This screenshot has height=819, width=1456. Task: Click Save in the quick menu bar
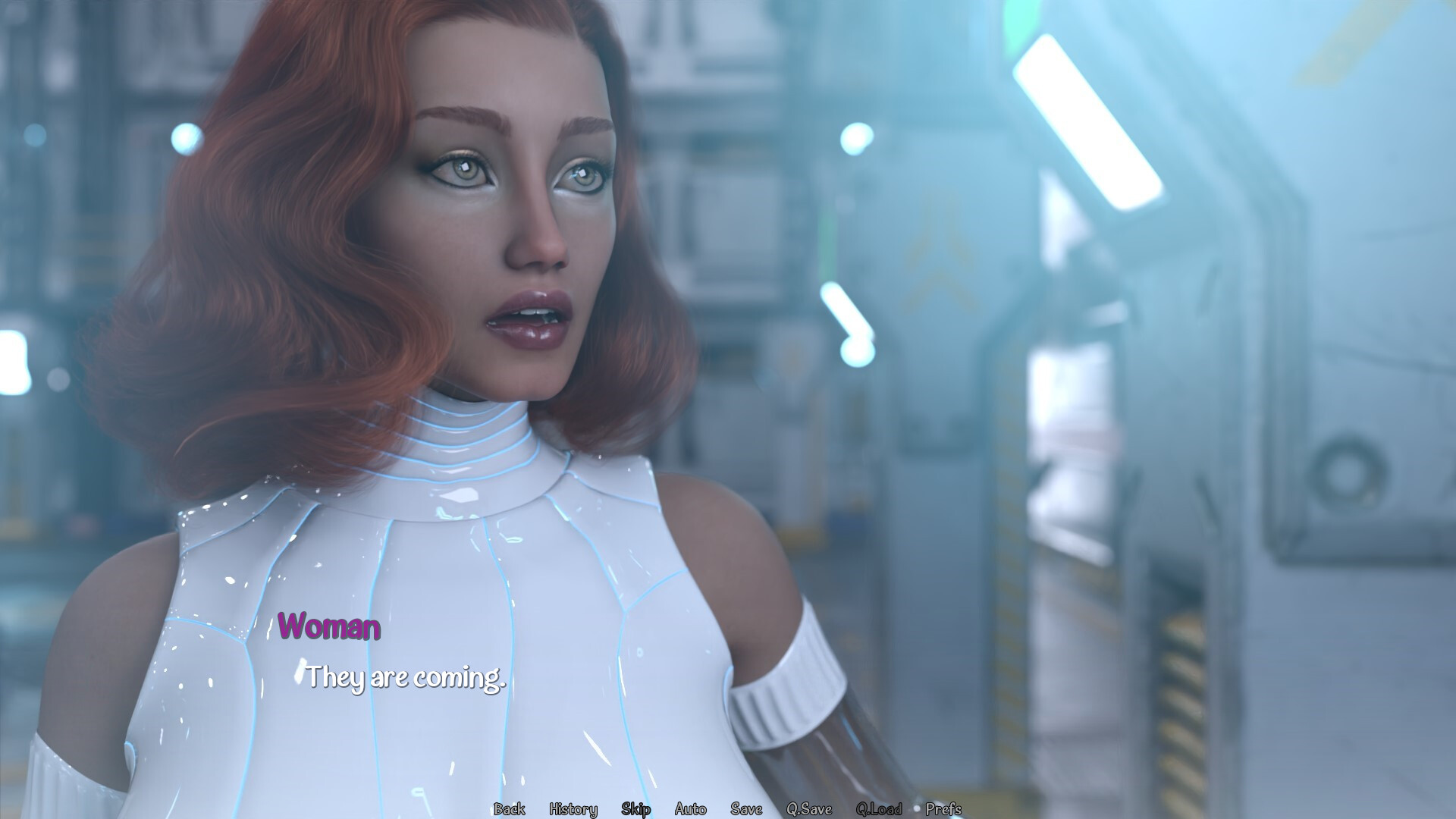(745, 810)
